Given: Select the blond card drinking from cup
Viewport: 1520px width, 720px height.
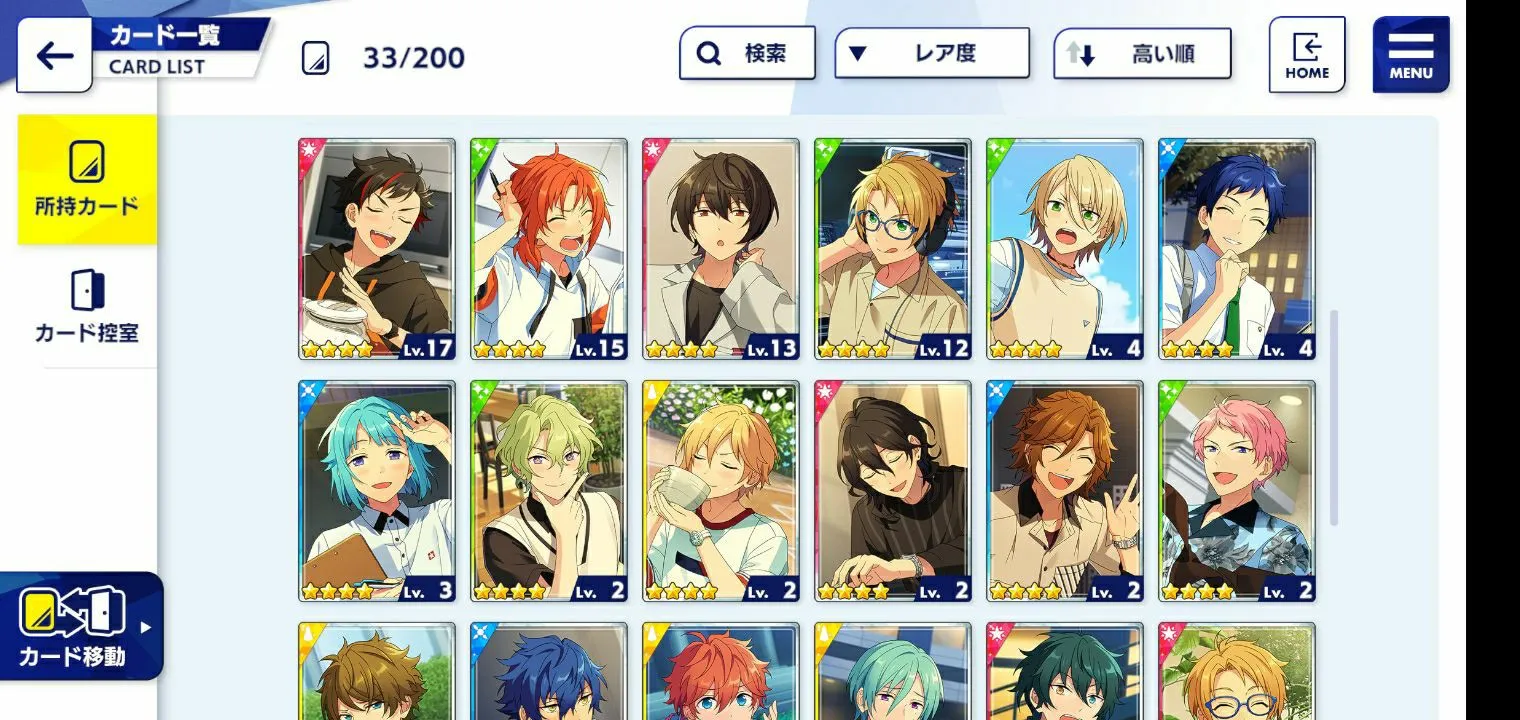Looking at the screenshot, I should [x=721, y=491].
